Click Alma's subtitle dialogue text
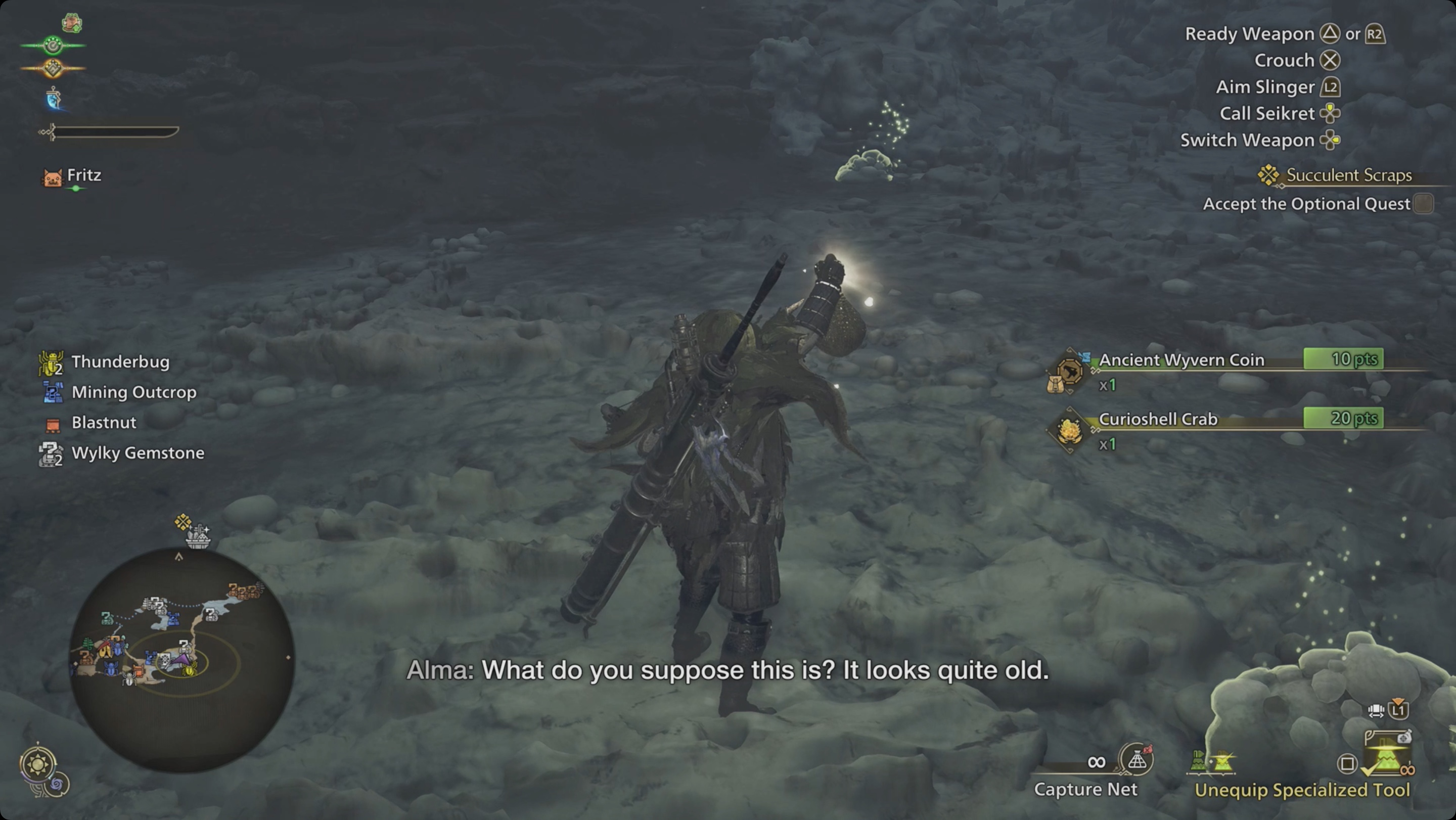This screenshot has height=820, width=1456. pos(728,672)
